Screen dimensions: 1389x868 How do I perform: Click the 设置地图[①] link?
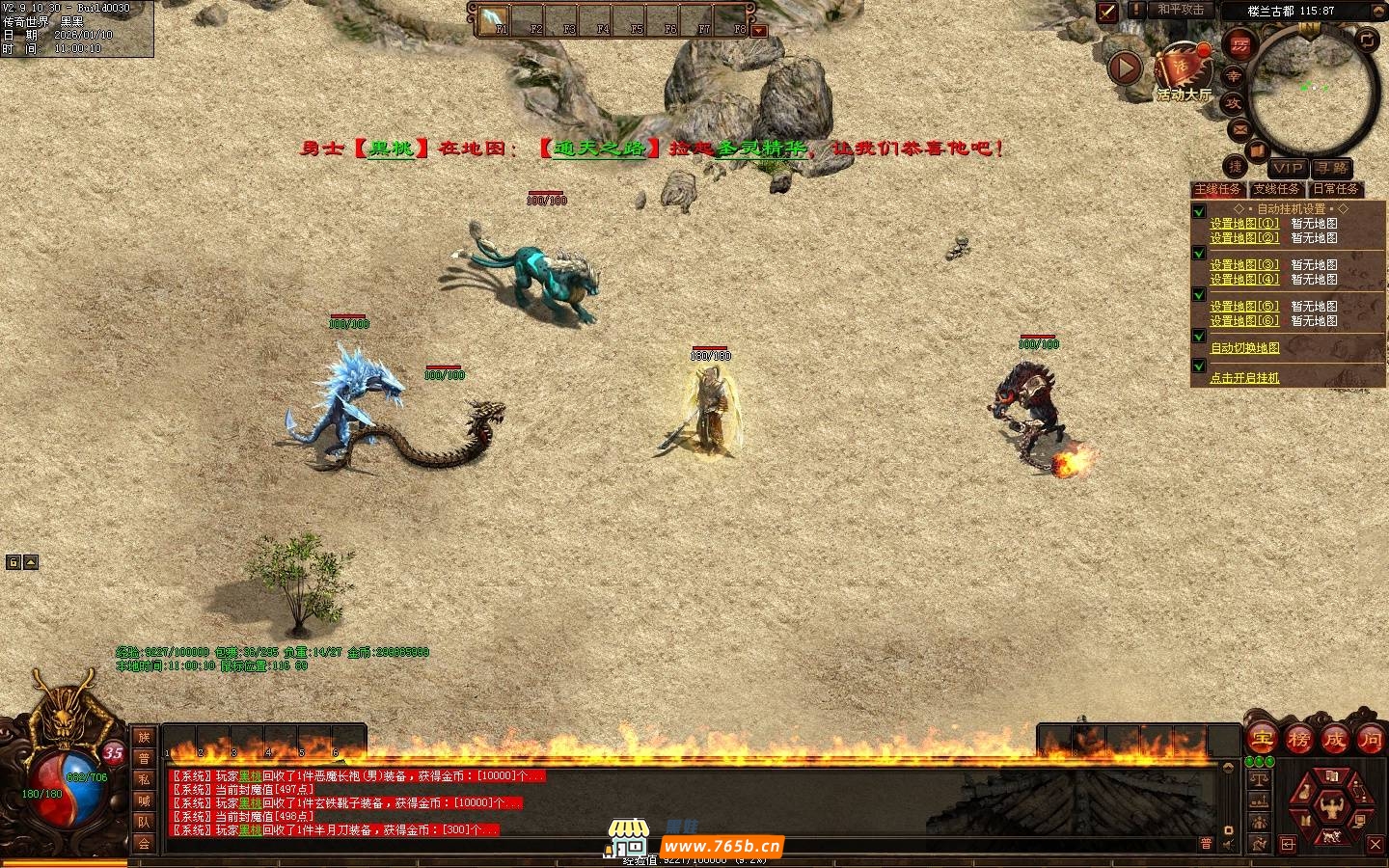click(1244, 223)
